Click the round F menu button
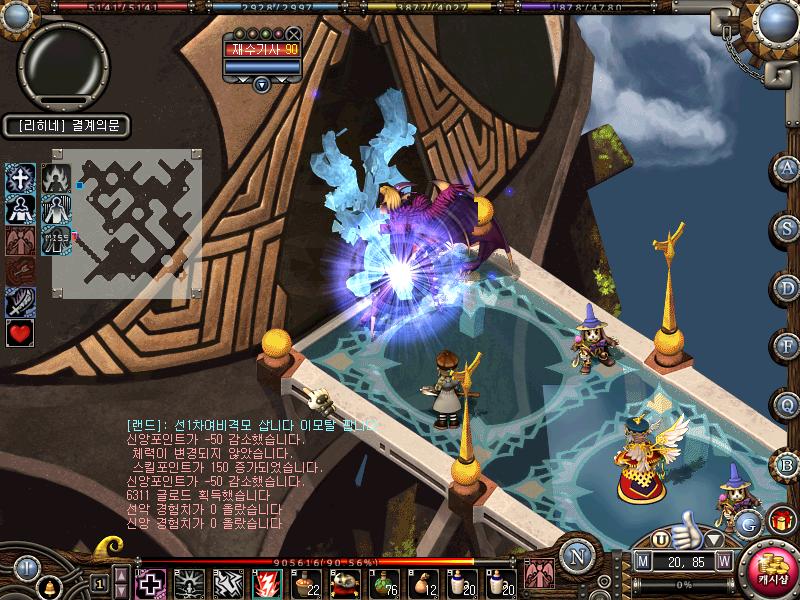This screenshot has width=800, height=600. click(x=788, y=345)
